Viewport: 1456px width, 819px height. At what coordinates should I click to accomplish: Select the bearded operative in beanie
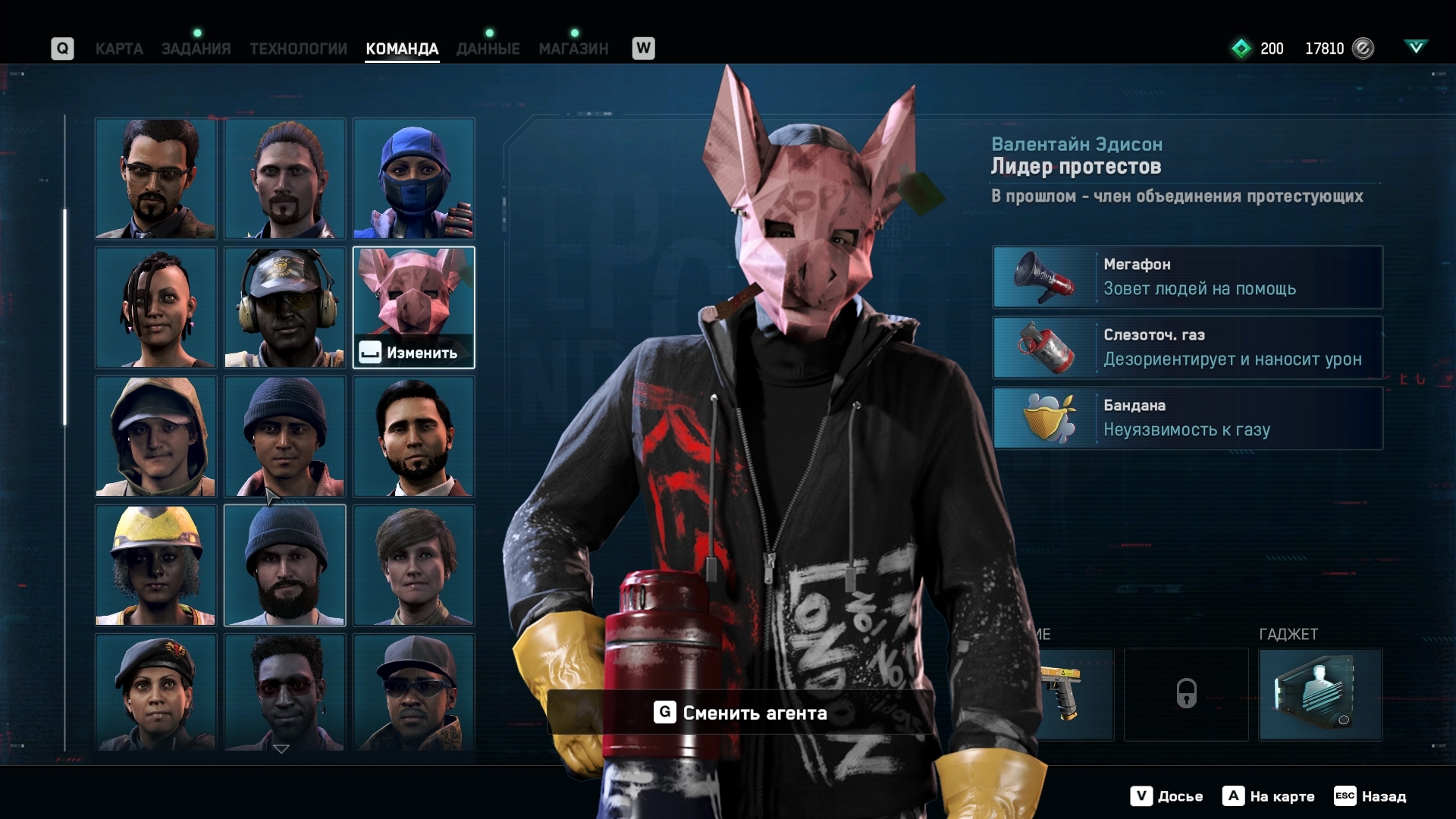pos(284,565)
